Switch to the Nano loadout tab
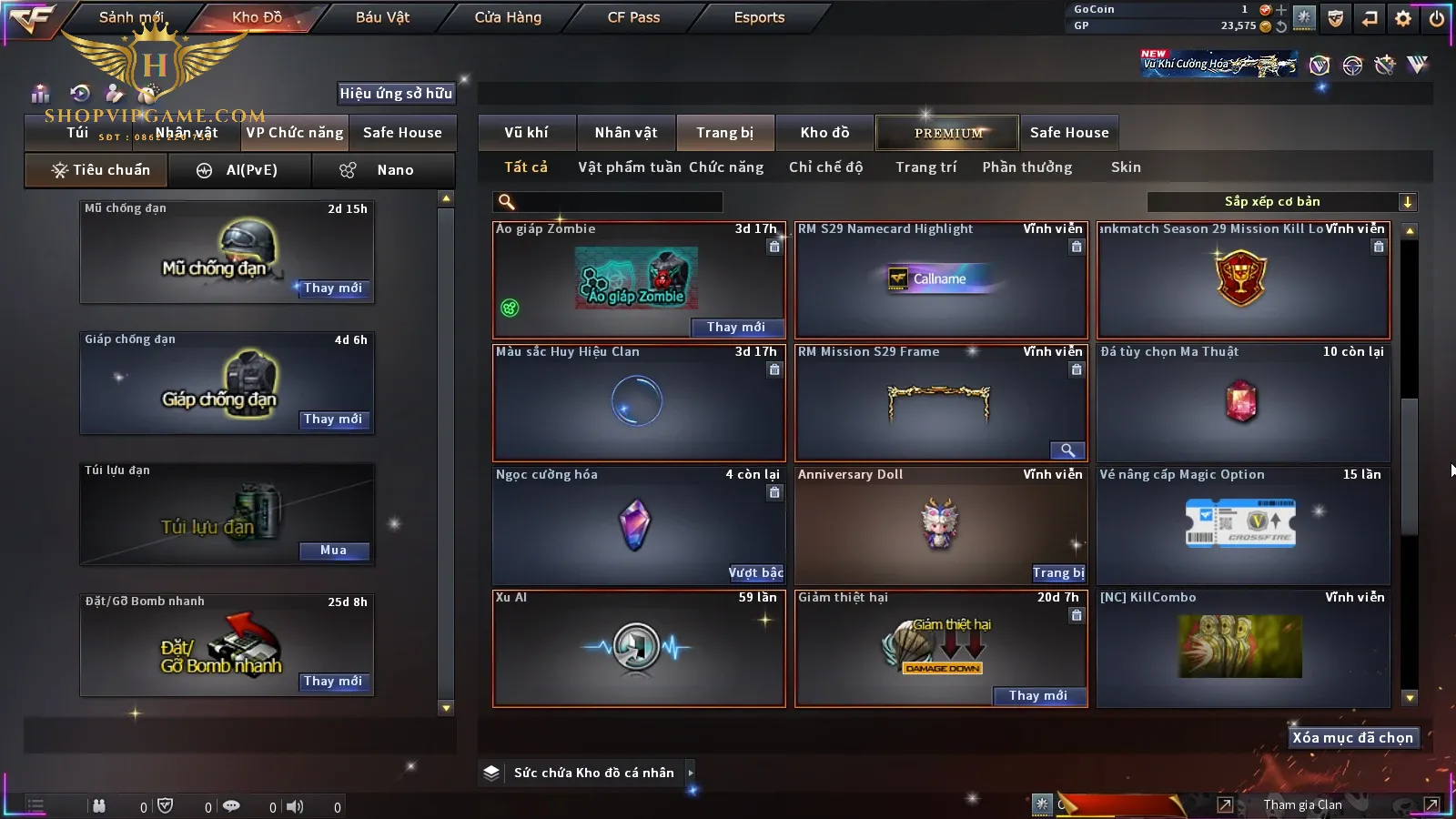The image size is (1456, 819). click(x=383, y=170)
